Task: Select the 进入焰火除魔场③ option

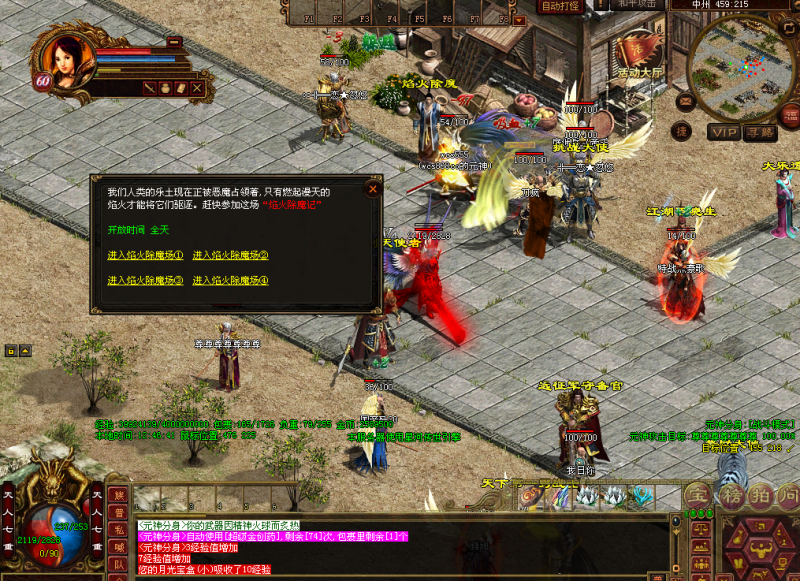Action: [145, 280]
